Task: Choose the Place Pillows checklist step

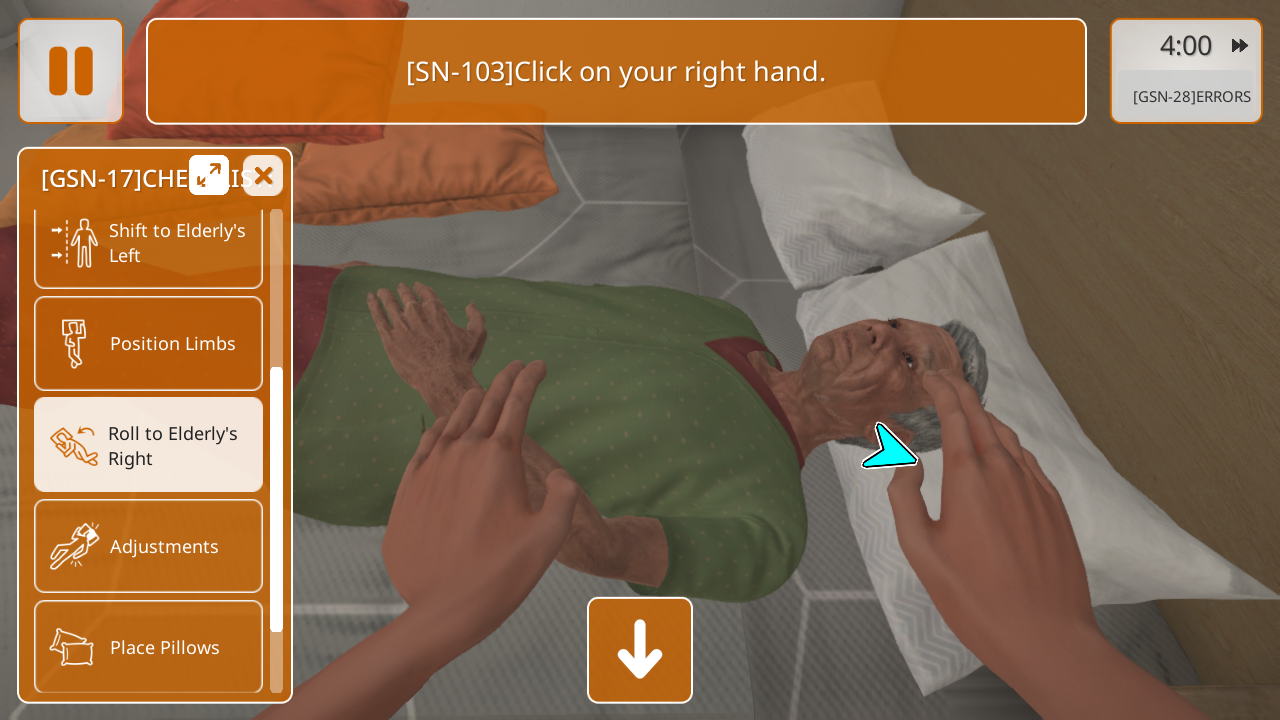Action: pyautogui.click(x=149, y=647)
